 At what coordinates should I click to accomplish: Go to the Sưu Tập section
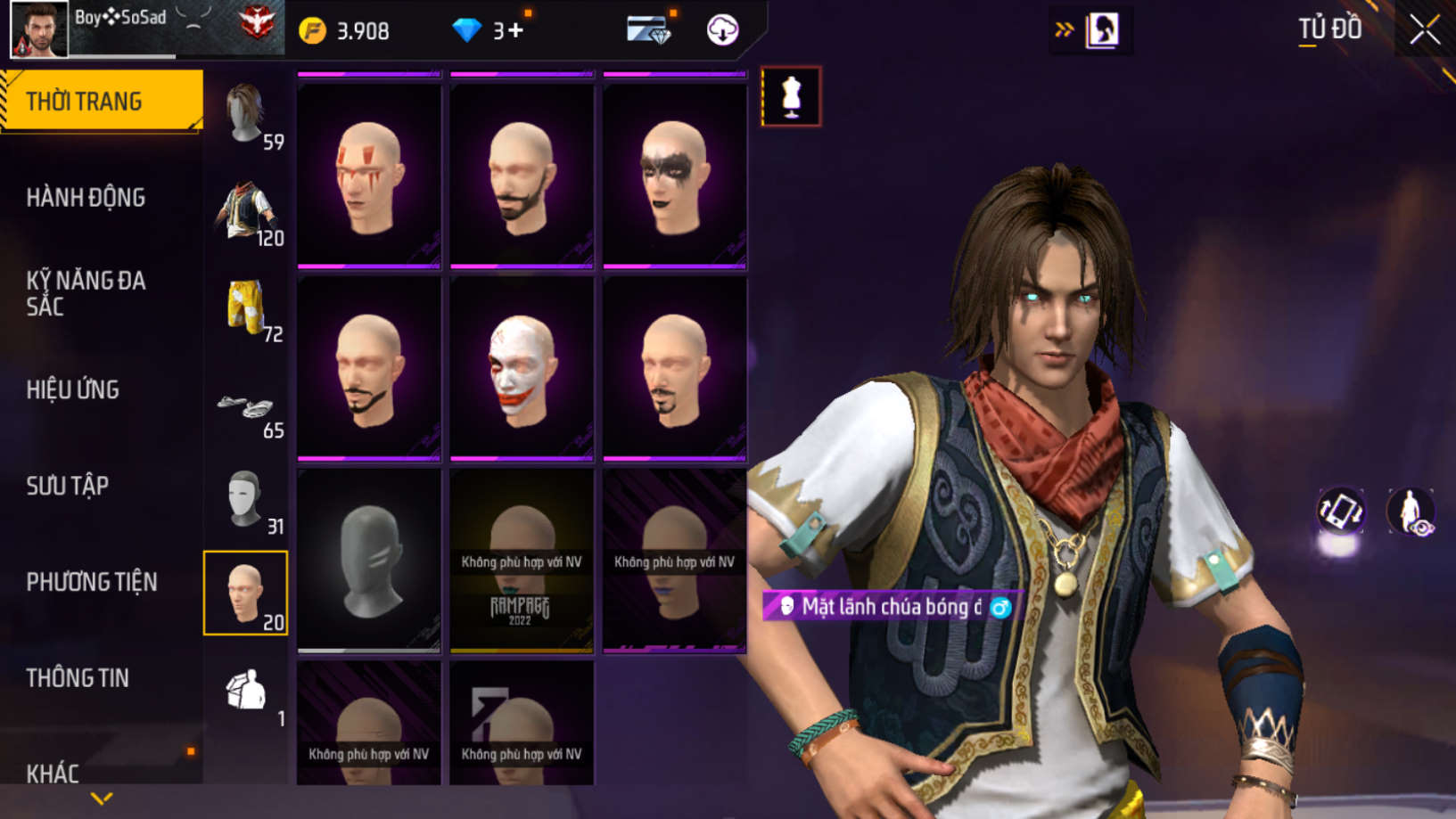point(68,486)
